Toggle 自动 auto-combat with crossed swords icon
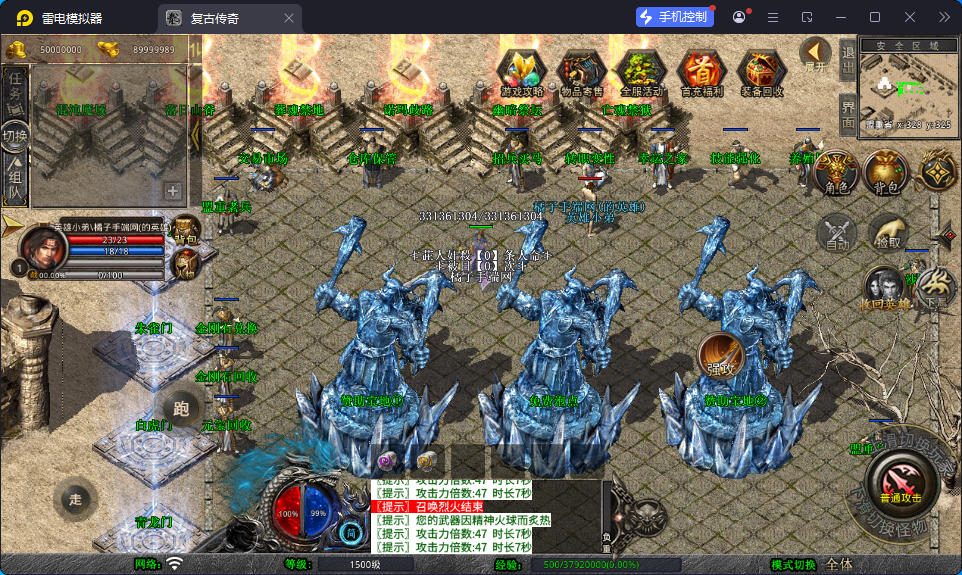962x575 pixels. (837, 233)
